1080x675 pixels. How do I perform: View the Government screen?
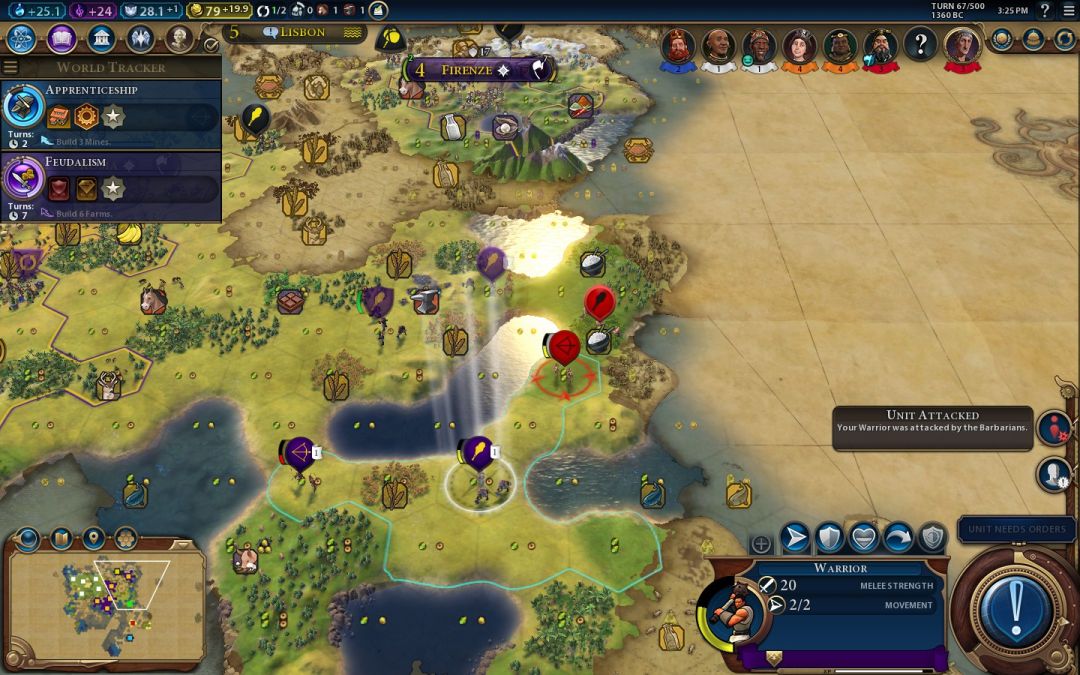click(x=100, y=39)
